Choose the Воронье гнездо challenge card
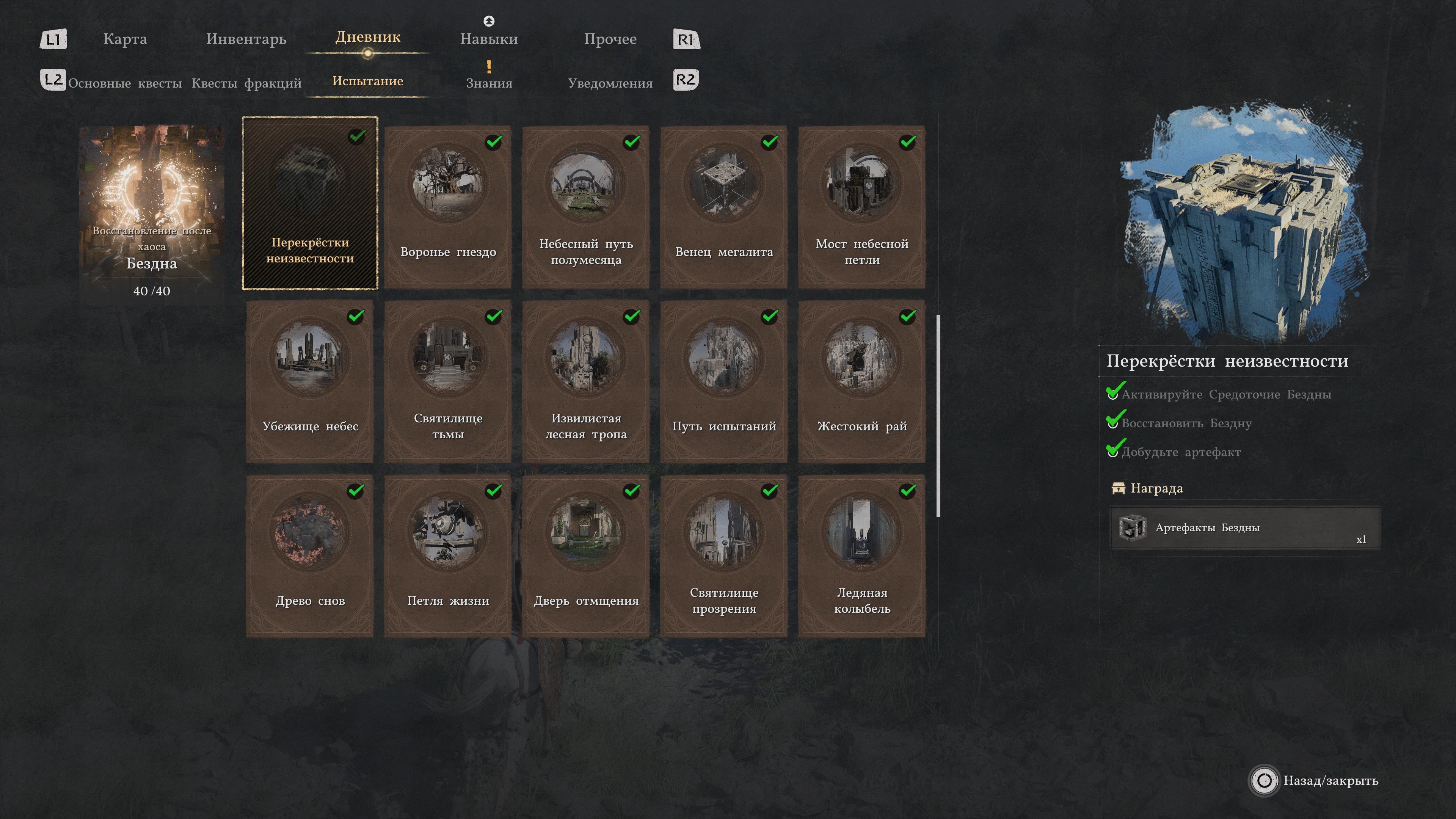1456x819 pixels. click(448, 207)
